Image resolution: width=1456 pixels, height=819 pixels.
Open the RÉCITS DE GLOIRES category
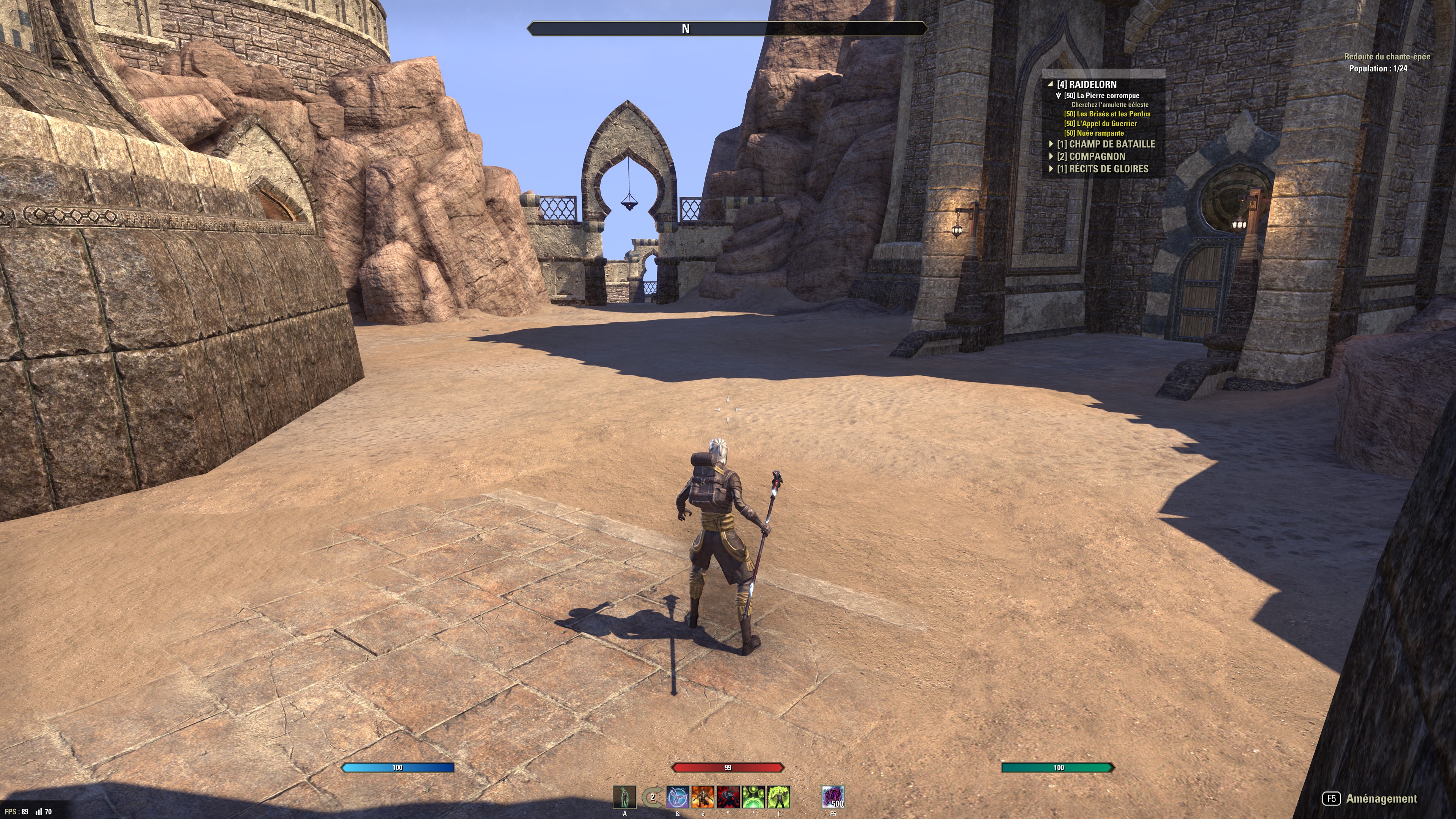[x=1051, y=169]
